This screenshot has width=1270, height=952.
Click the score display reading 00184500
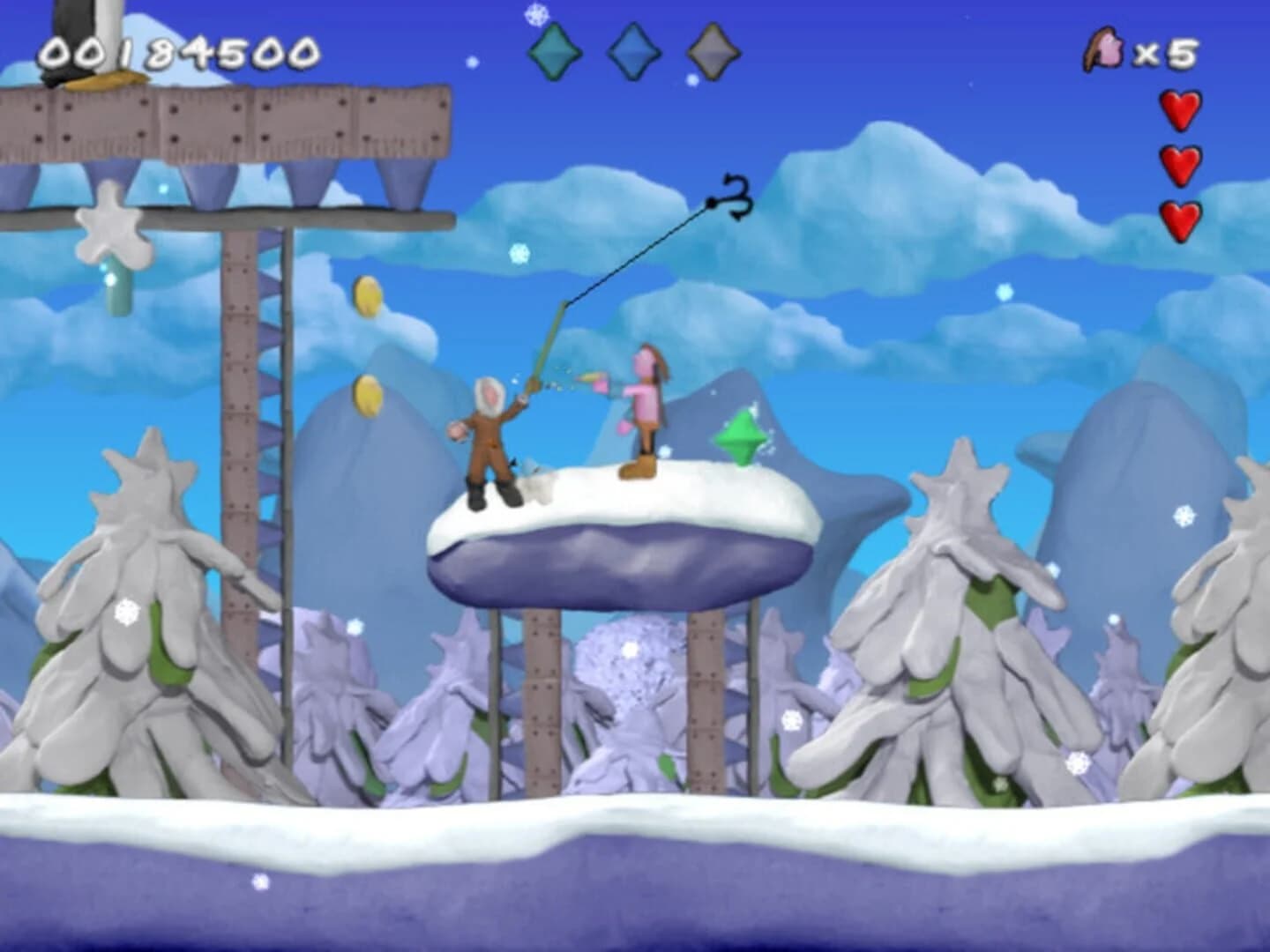(181, 48)
